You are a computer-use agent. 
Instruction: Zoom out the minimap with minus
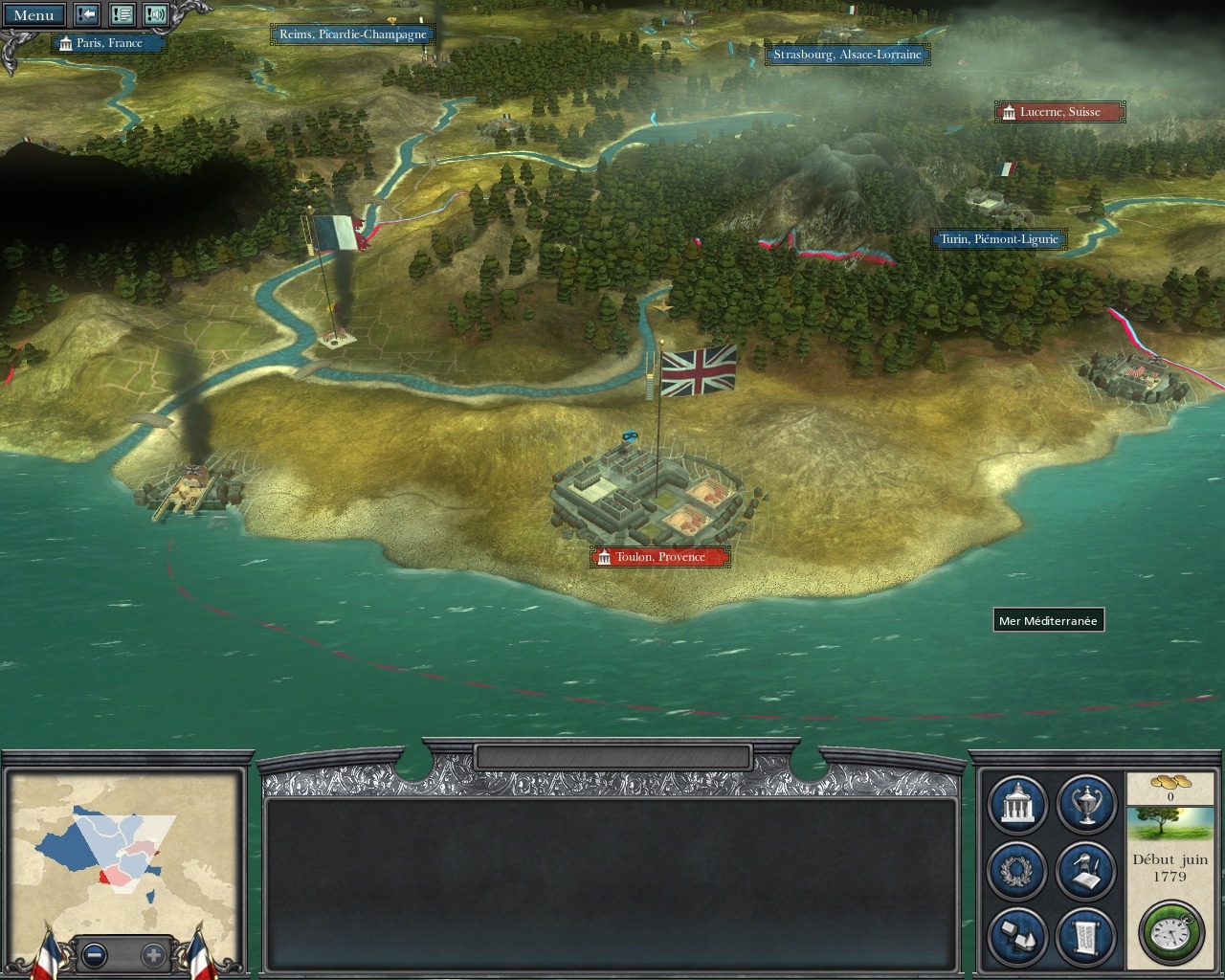pyautogui.click(x=94, y=954)
